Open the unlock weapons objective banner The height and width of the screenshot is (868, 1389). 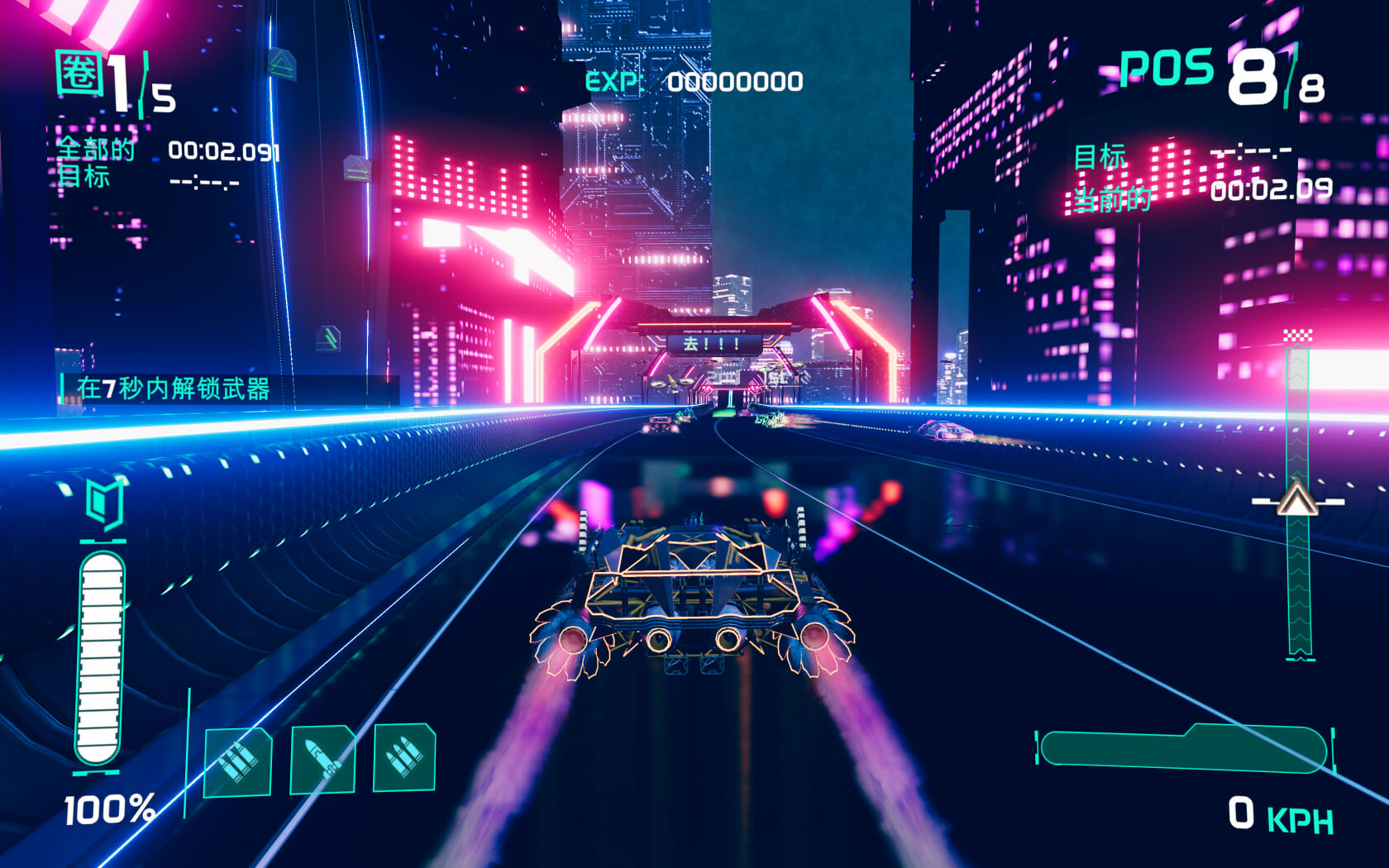pos(230,389)
